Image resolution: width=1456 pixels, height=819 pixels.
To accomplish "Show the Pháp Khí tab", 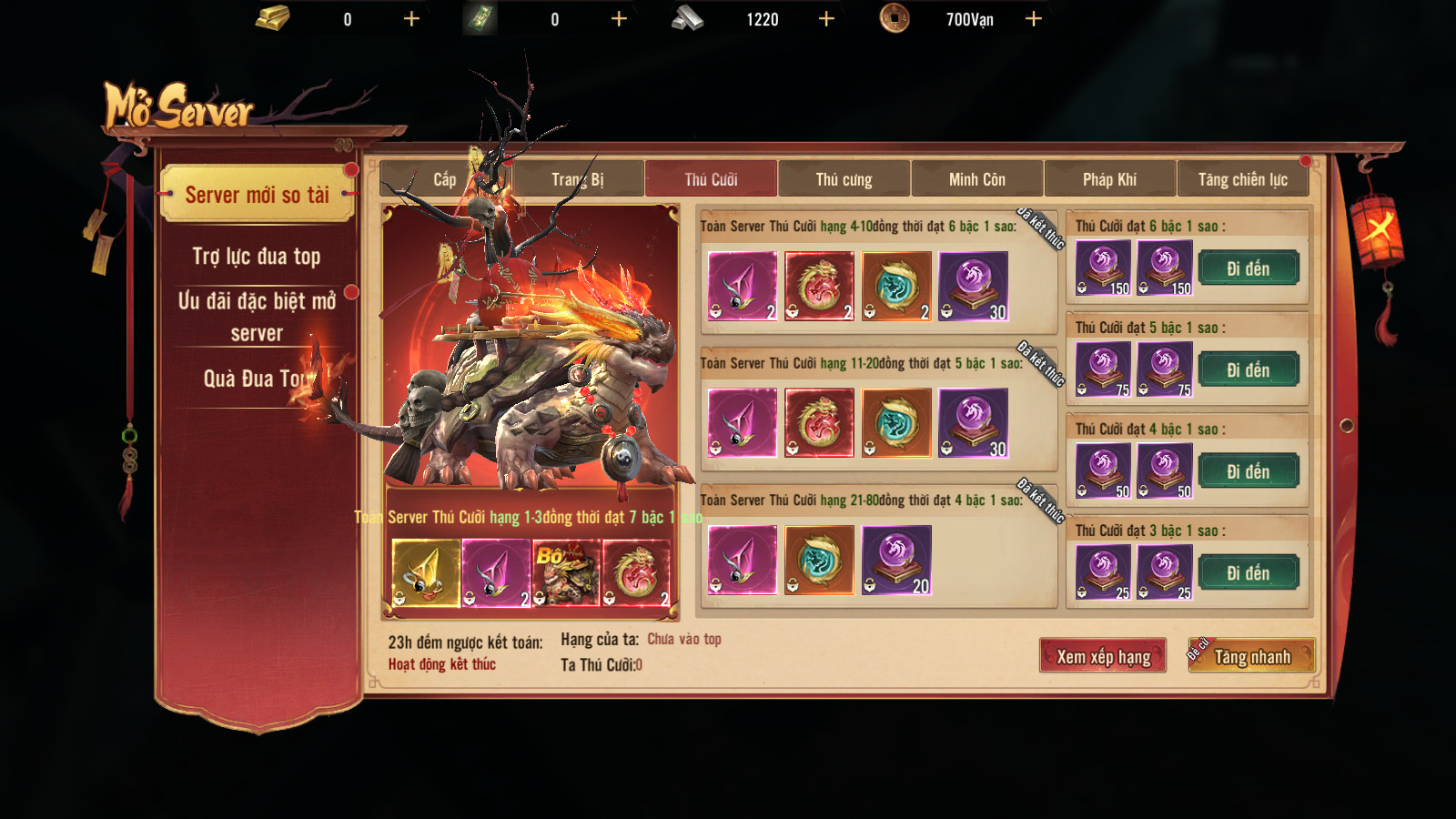I will (x=1109, y=179).
